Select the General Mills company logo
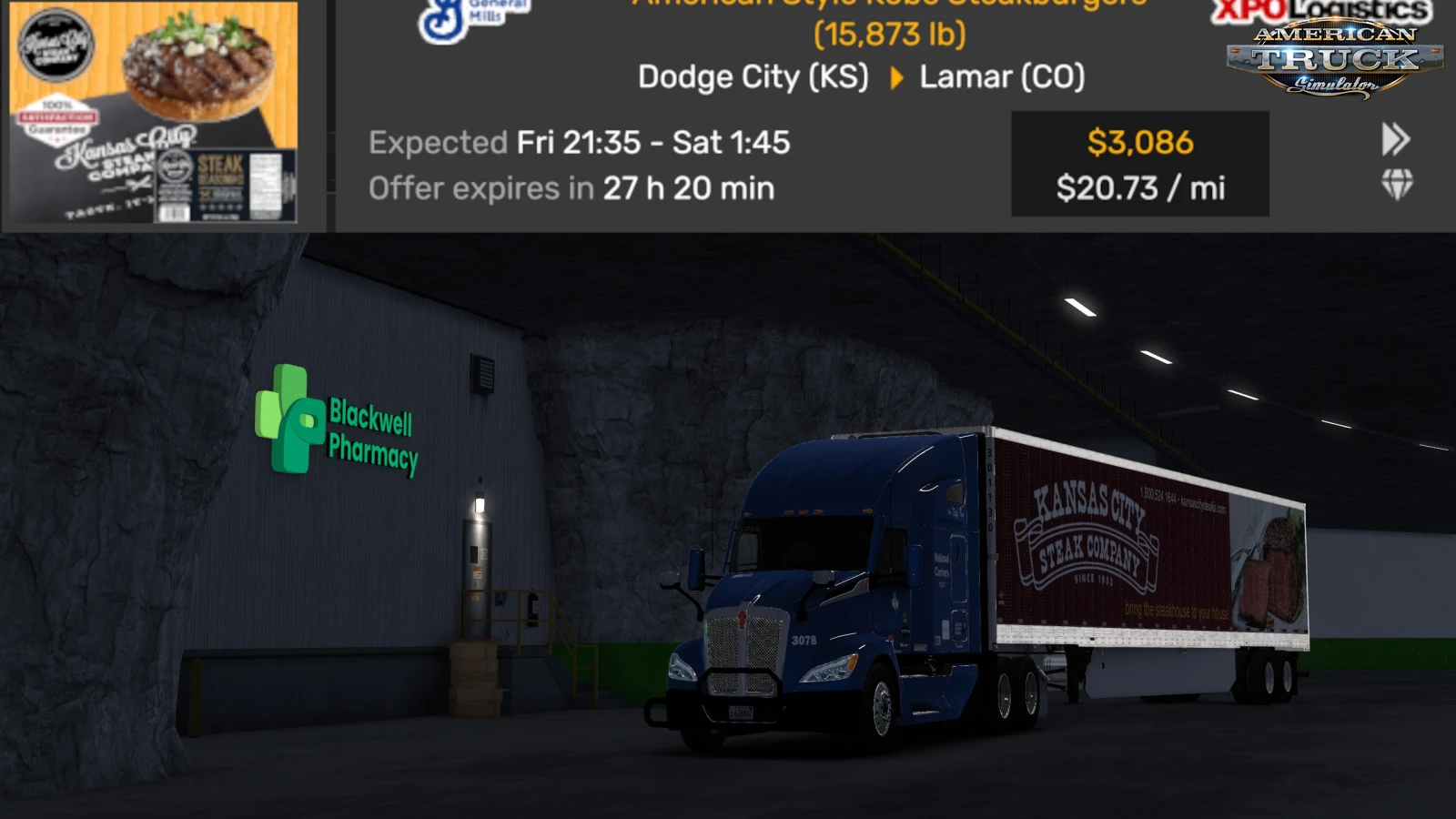 pyautogui.click(x=473, y=18)
